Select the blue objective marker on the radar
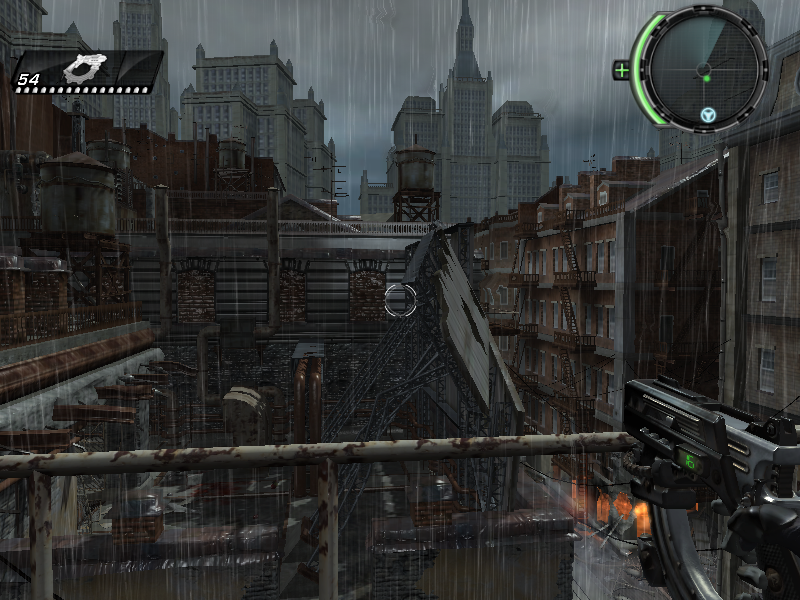The image size is (800, 600). coord(708,115)
